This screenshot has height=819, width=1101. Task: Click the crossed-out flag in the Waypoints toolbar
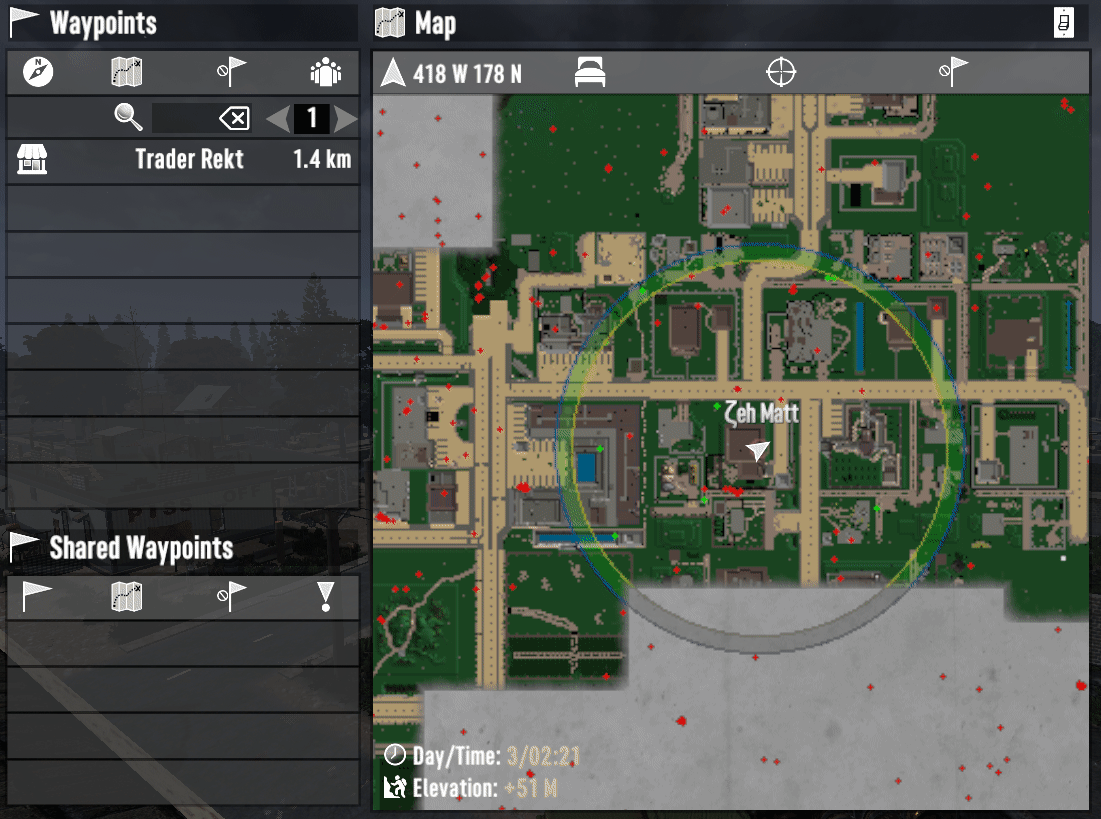click(x=231, y=72)
